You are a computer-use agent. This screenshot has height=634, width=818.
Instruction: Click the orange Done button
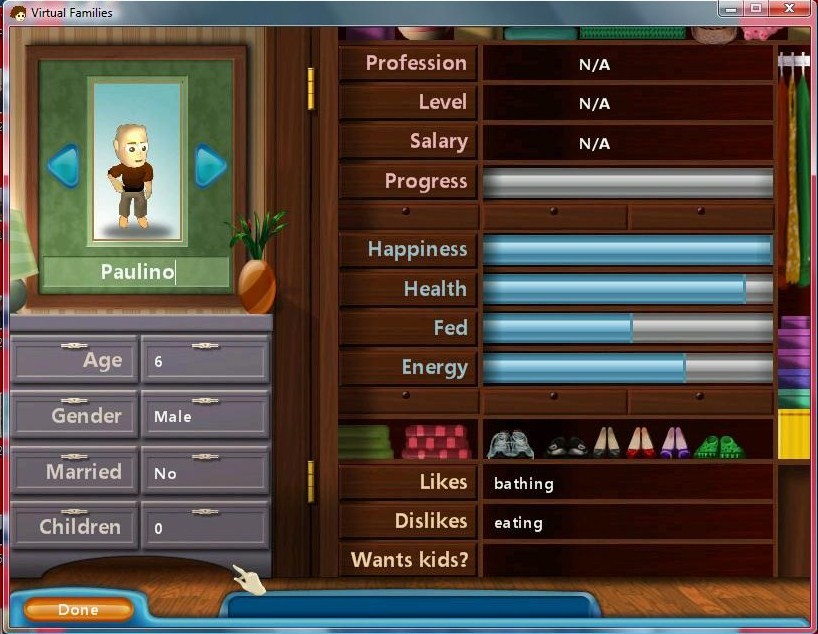78,609
